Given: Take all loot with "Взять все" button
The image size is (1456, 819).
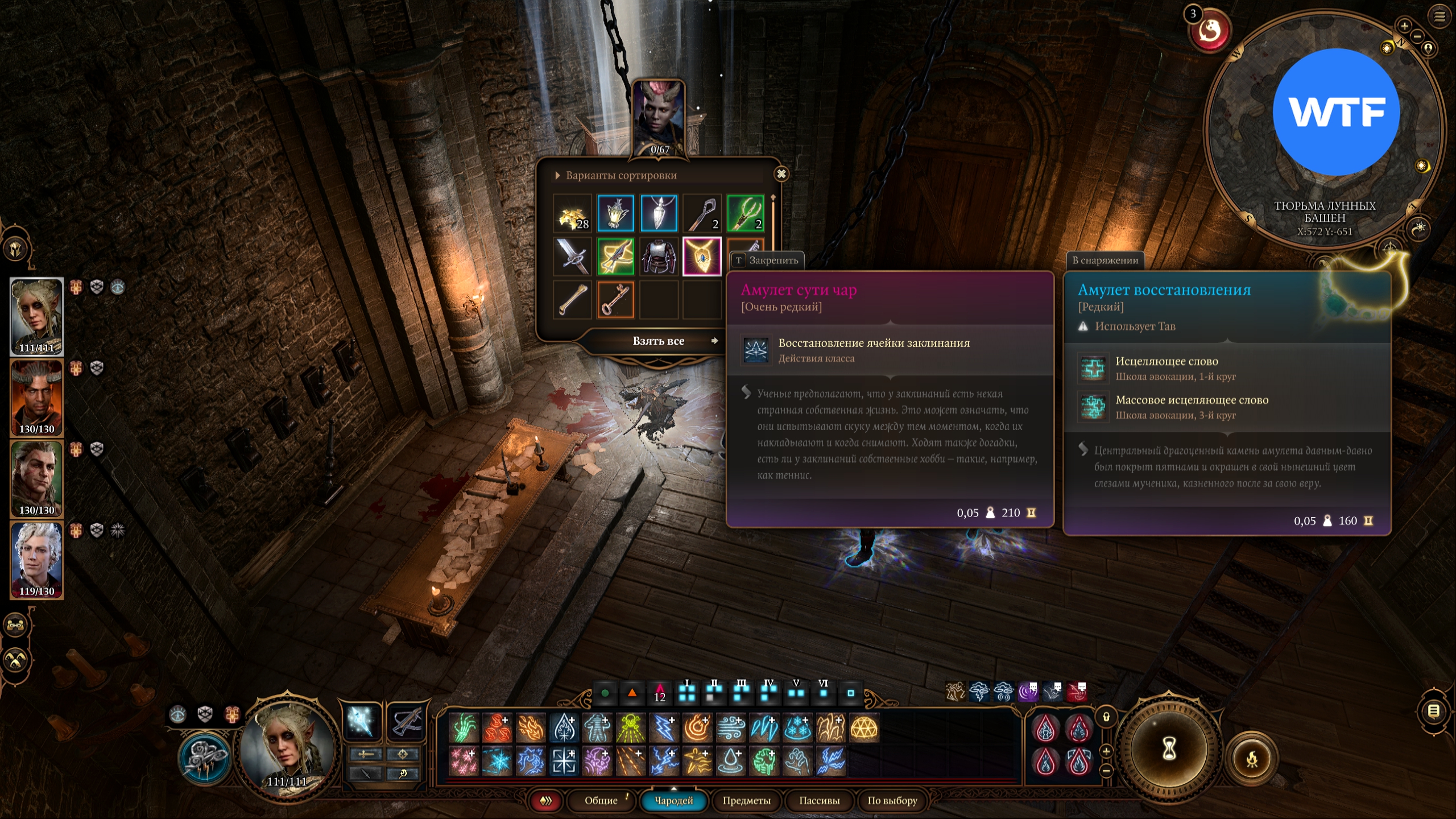Looking at the screenshot, I should [x=659, y=341].
